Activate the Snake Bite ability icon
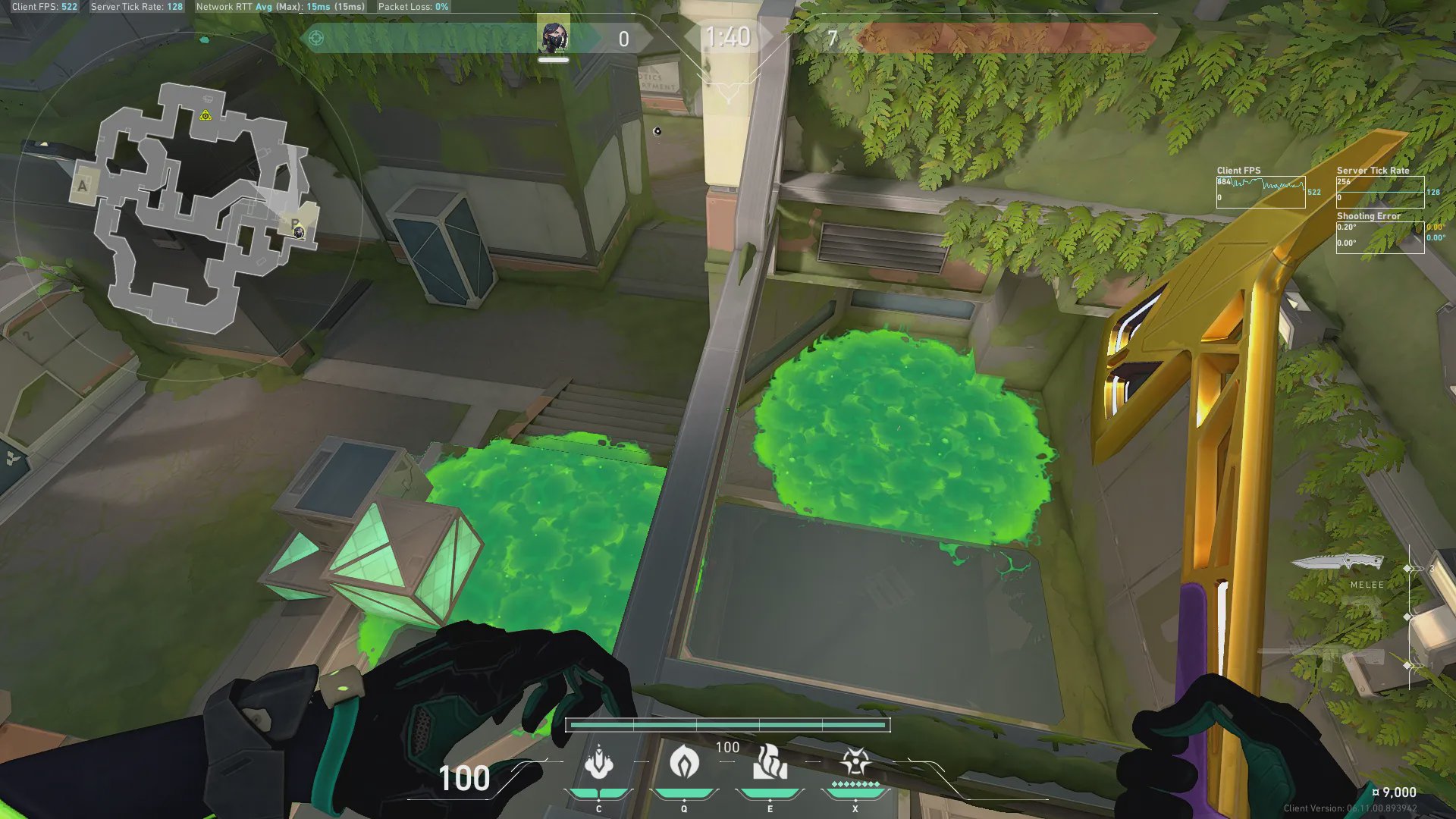 (x=599, y=763)
